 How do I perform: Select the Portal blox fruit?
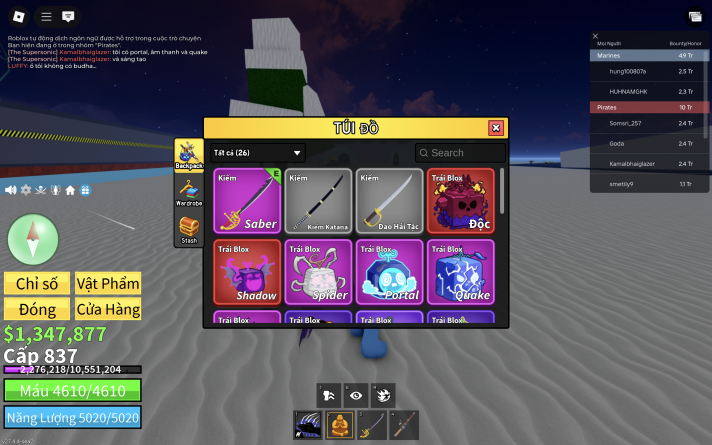pyautogui.click(x=391, y=272)
